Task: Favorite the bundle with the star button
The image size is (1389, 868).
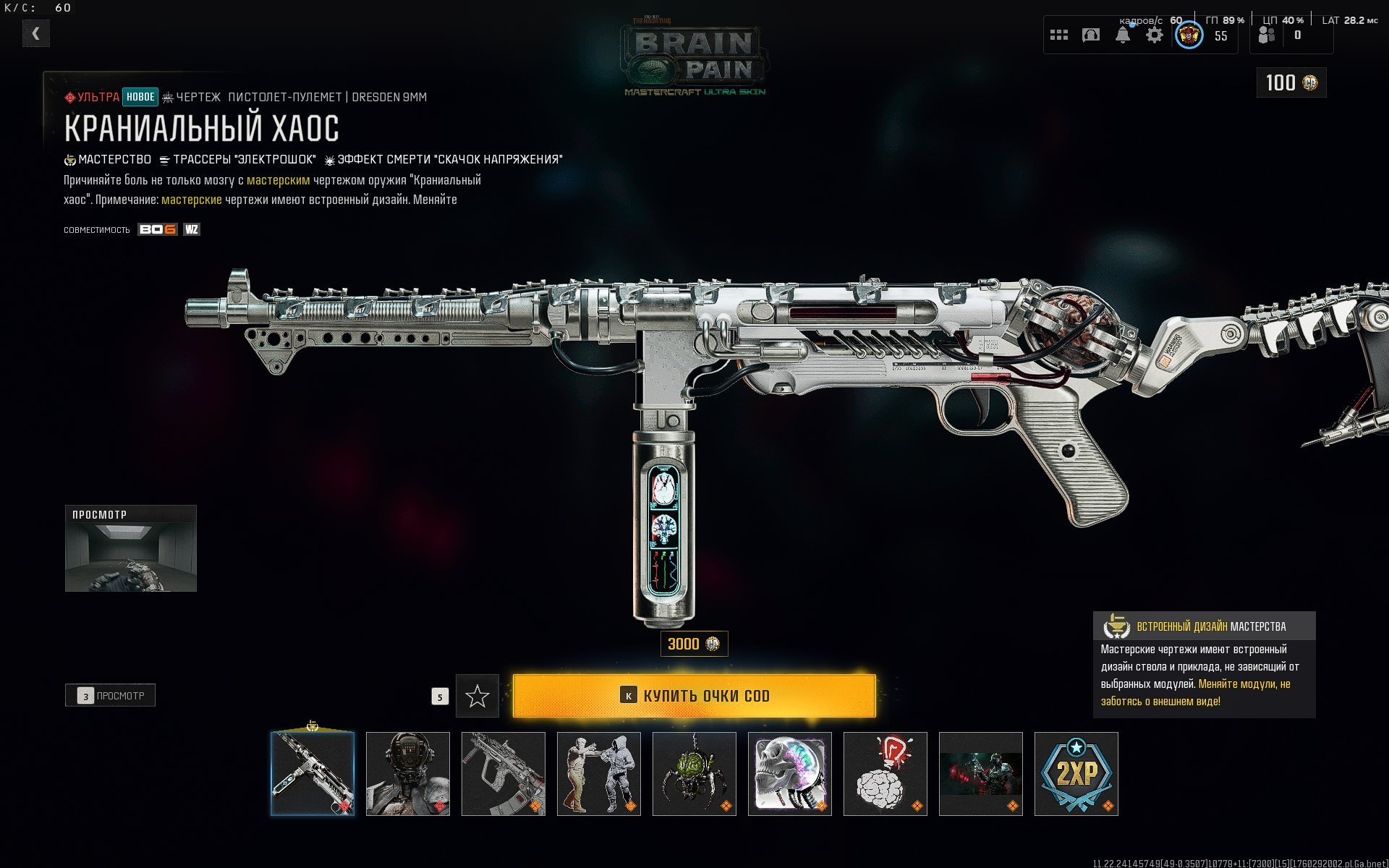Action: coord(477,696)
